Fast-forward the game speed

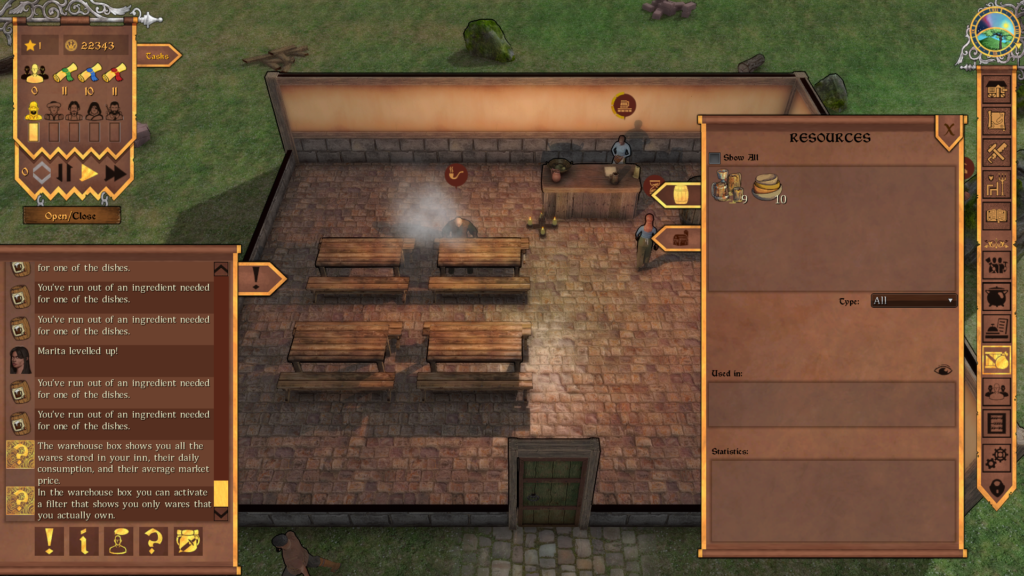pyautogui.click(x=115, y=173)
